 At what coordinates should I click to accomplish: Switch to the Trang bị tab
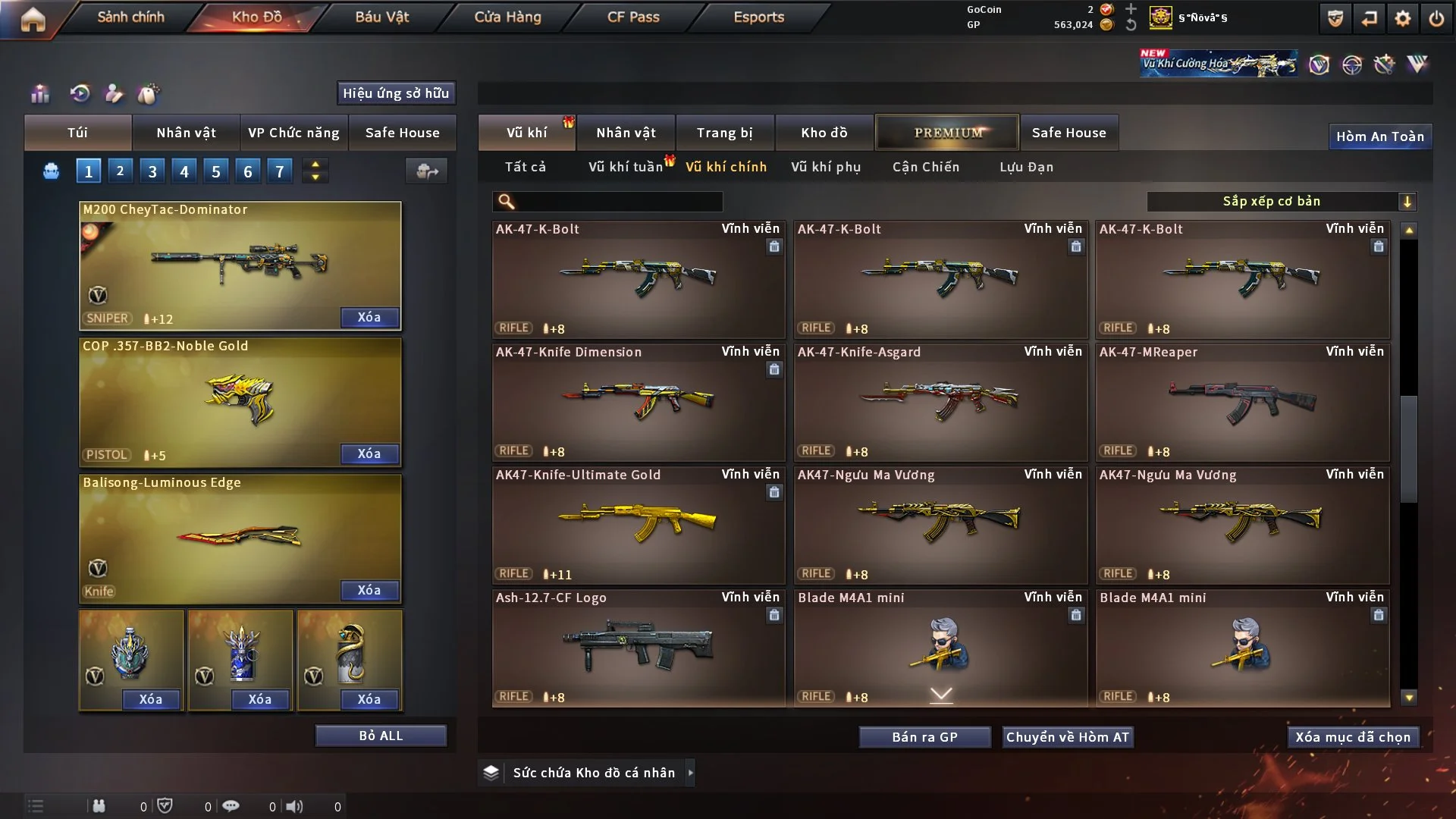[x=724, y=133]
